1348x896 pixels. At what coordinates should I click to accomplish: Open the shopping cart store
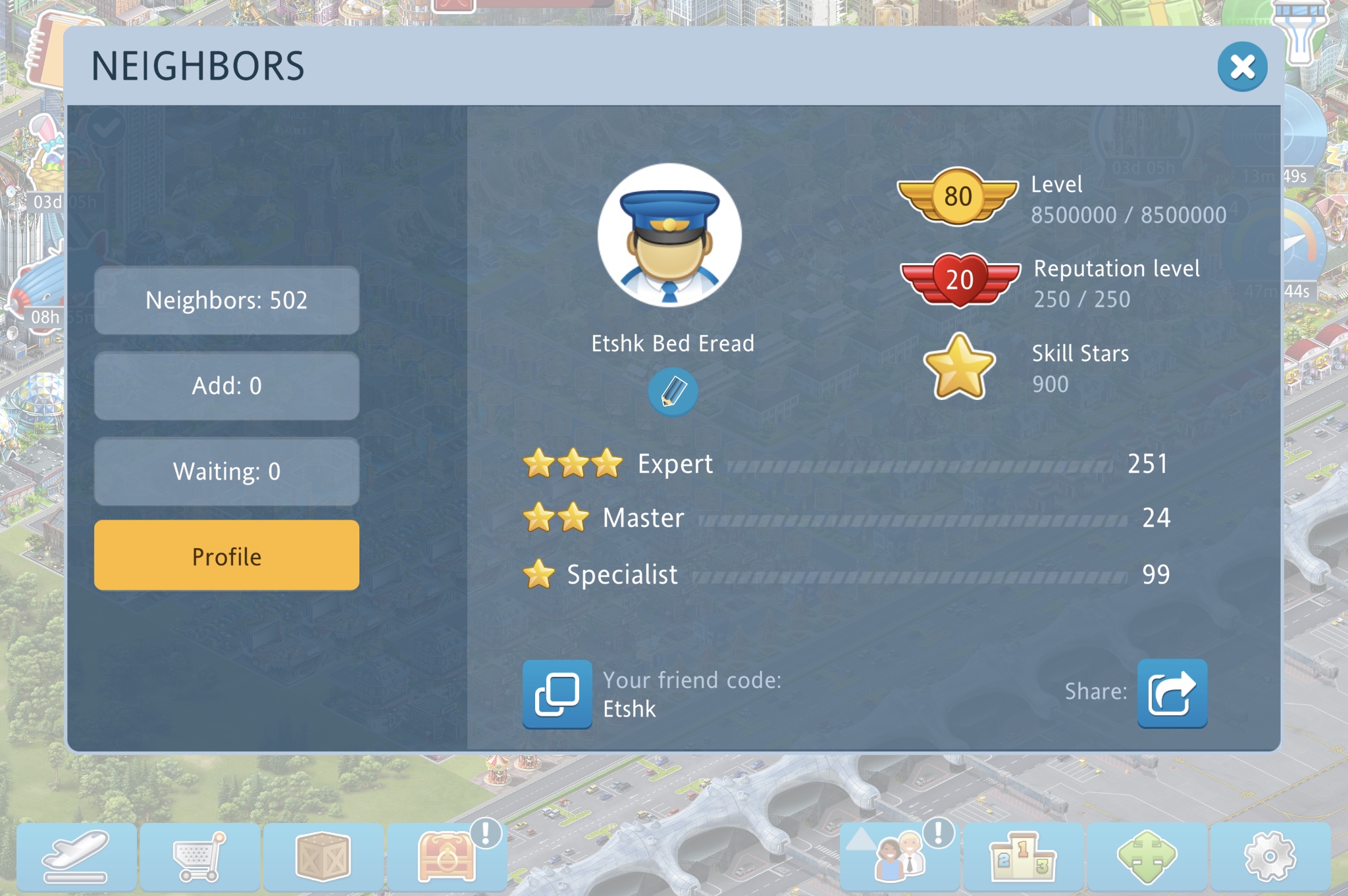pos(199,857)
